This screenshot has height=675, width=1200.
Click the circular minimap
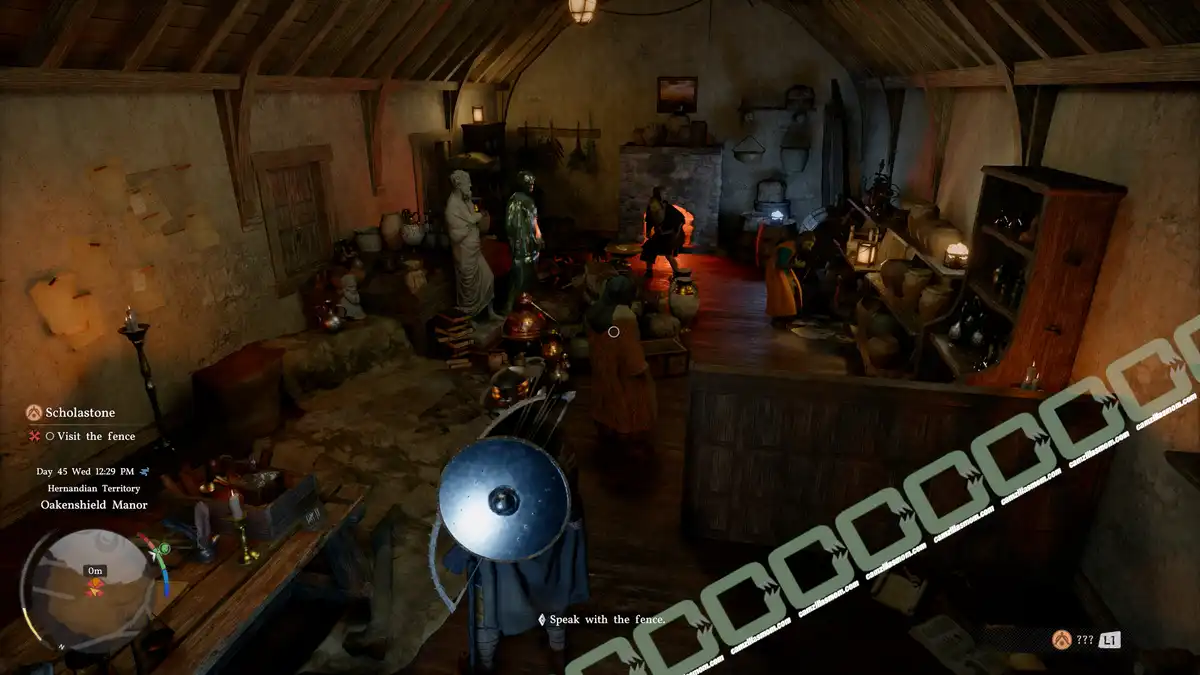click(93, 590)
